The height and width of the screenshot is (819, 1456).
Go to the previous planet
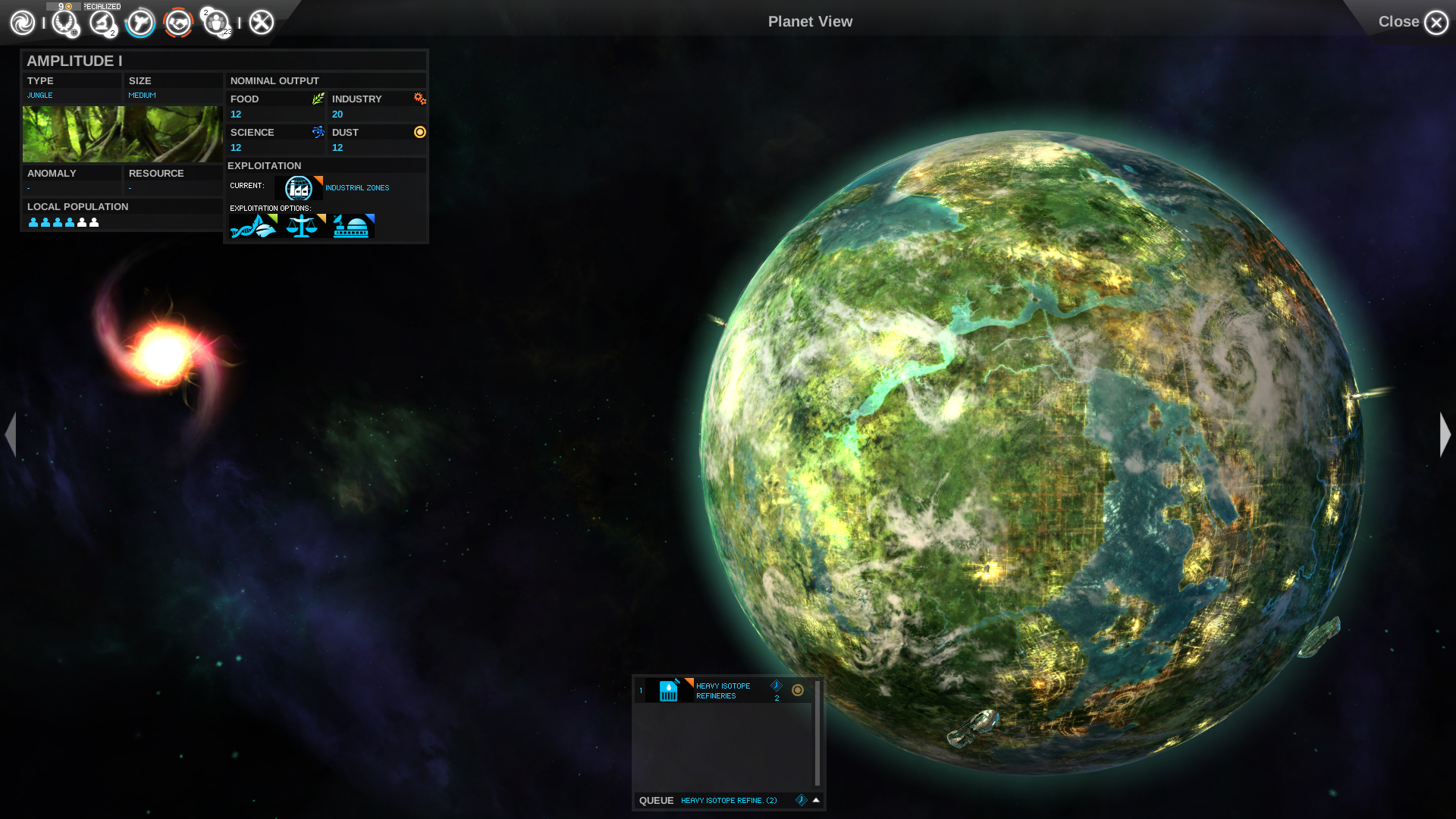pos(11,435)
